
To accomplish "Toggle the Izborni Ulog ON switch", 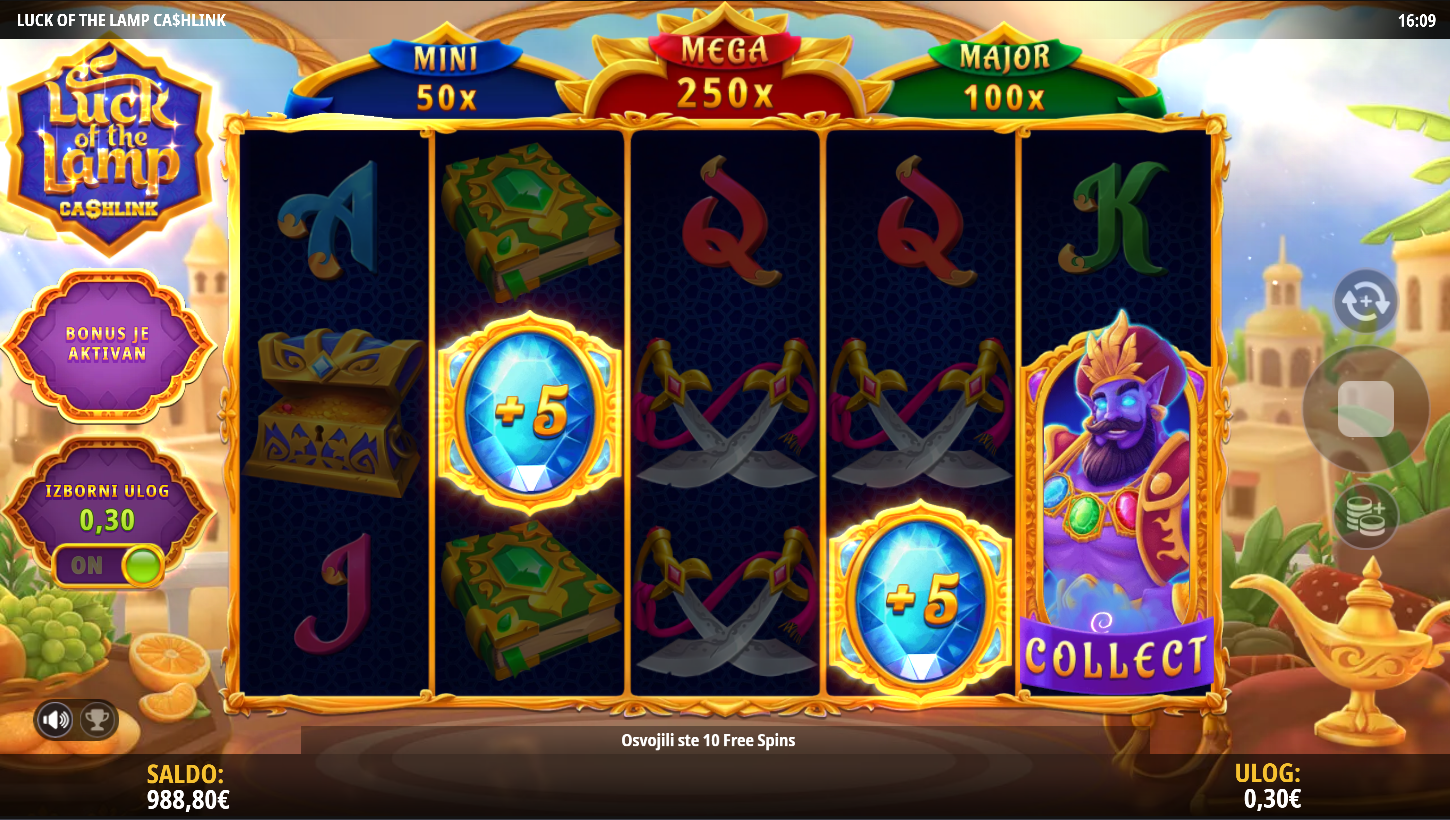I will (x=110, y=565).
